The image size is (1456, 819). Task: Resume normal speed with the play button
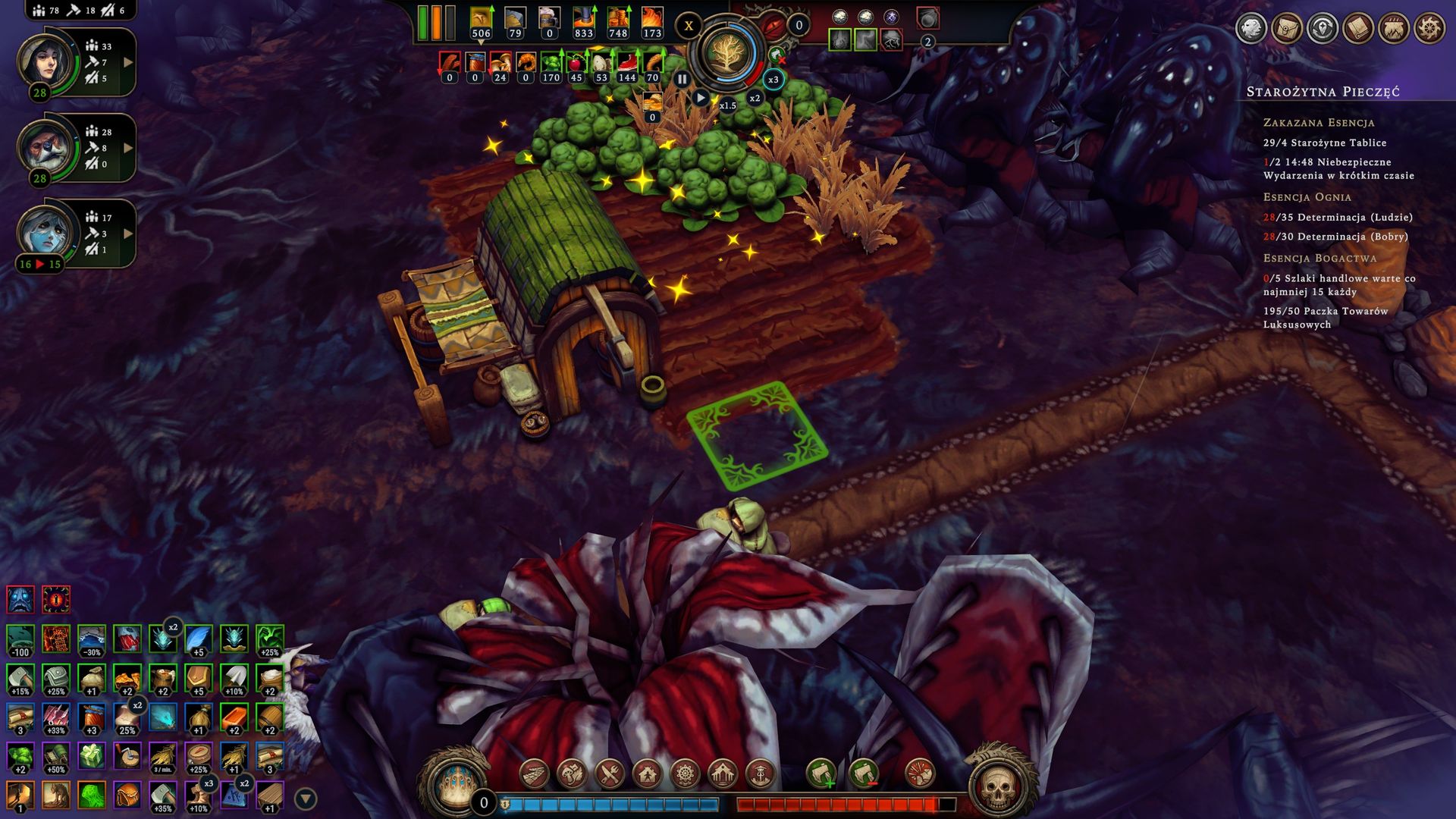pos(701,98)
